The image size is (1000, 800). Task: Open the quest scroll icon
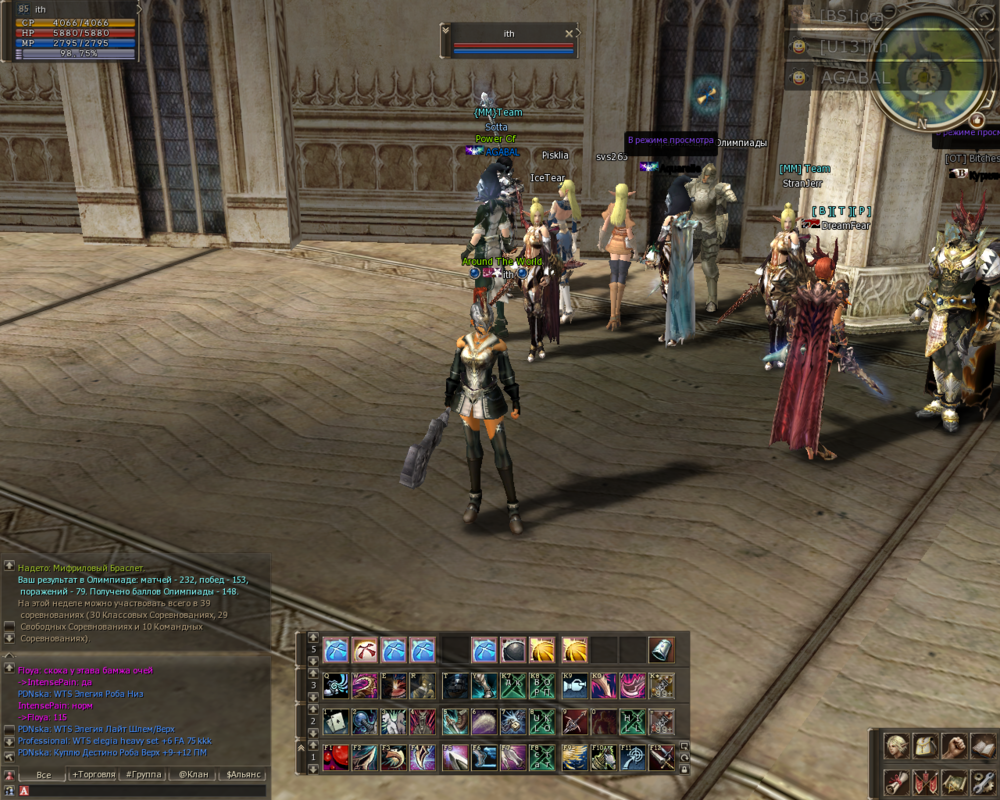coord(896,782)
